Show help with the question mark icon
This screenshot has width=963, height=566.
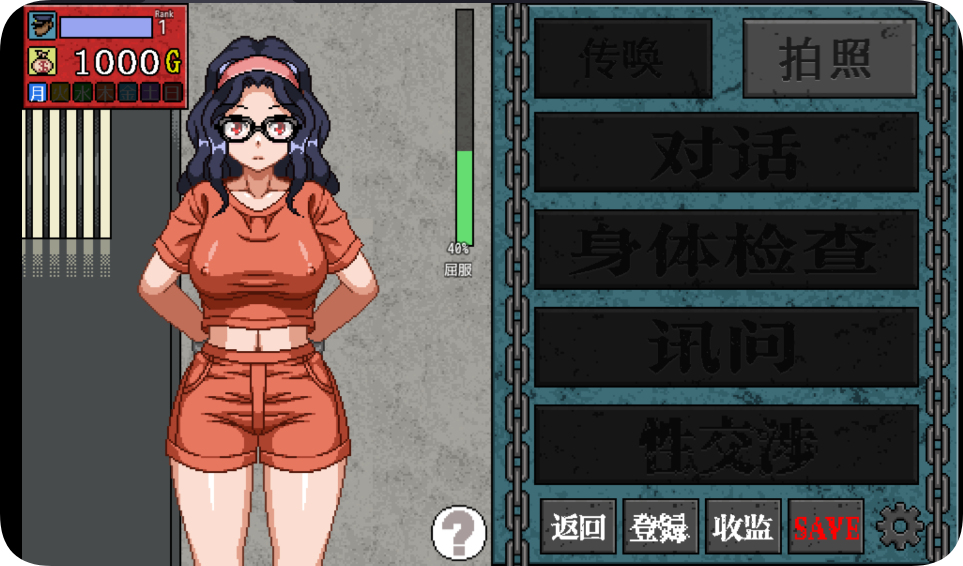[458, 532]
